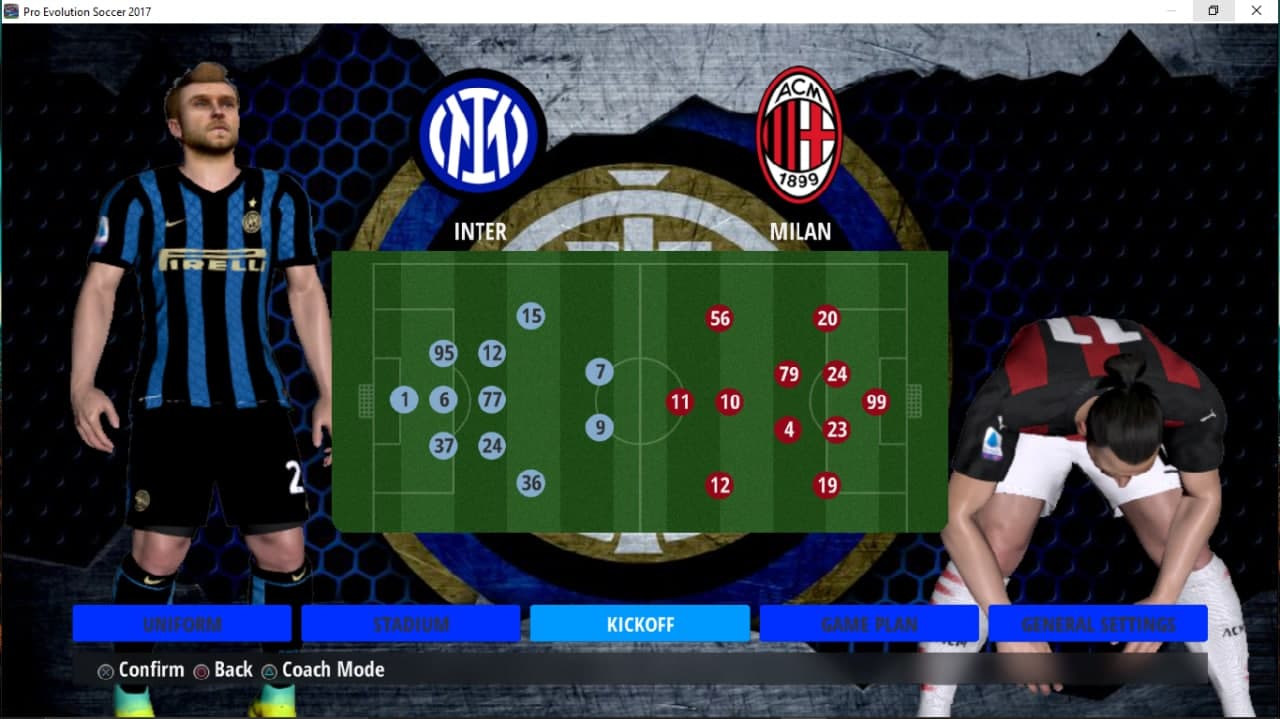Close the Pro Evolution Soccer window
The width and height of the screenshot is (1280, 719).
[1256, 11]
